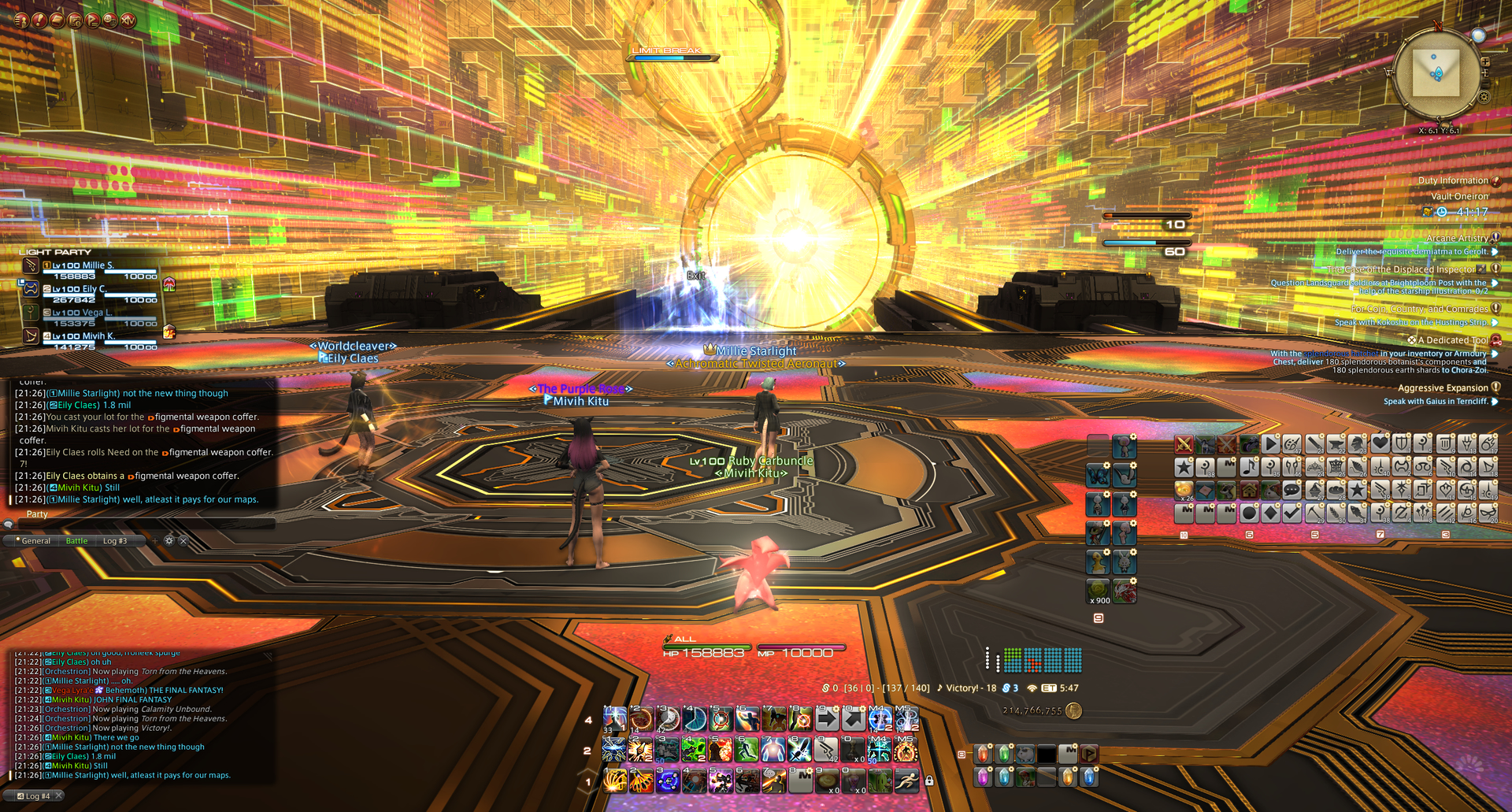
Task: Zoom out on the minimap
Action: pos(1485,83)
